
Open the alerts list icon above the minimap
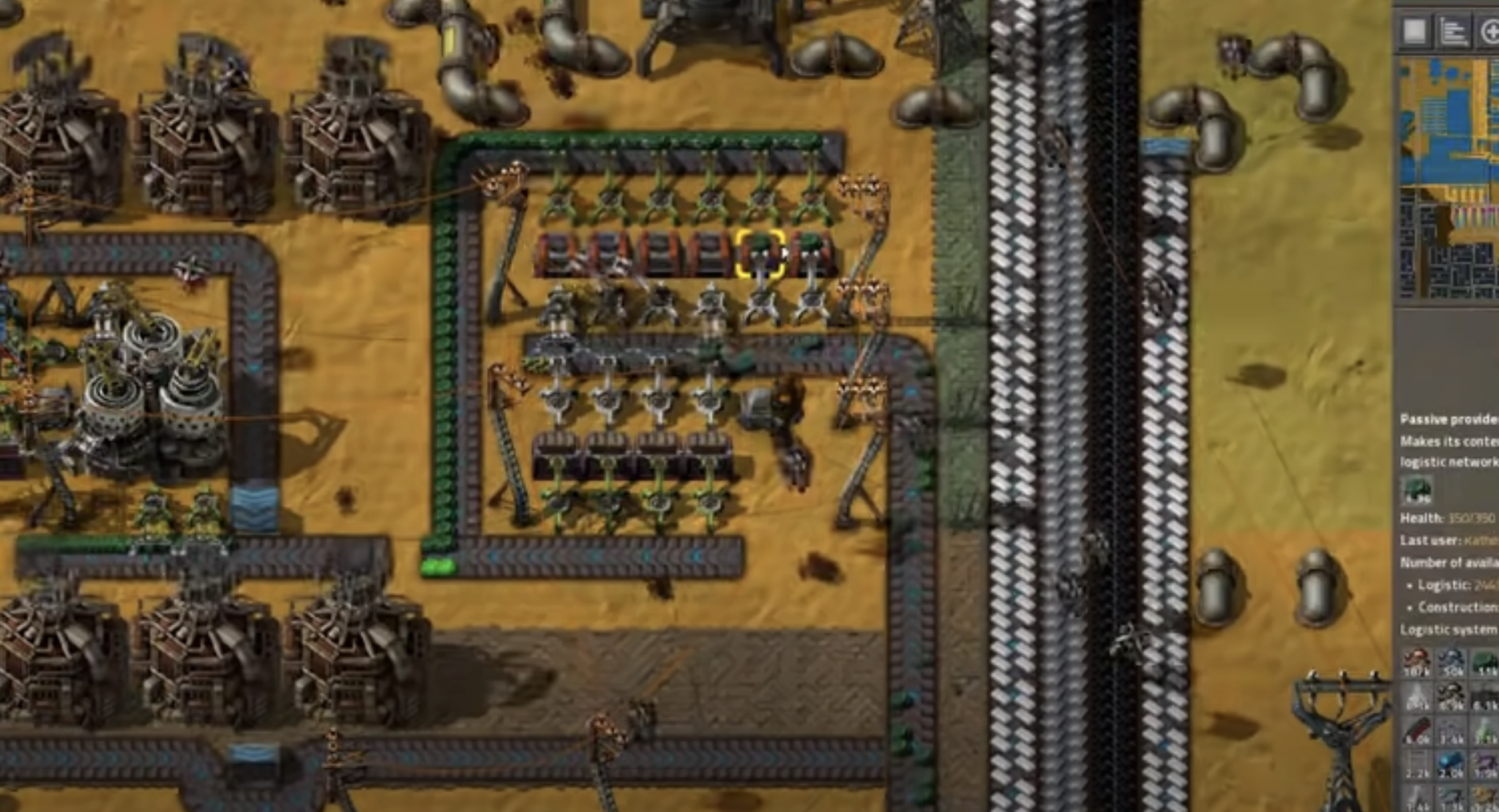1453,31
